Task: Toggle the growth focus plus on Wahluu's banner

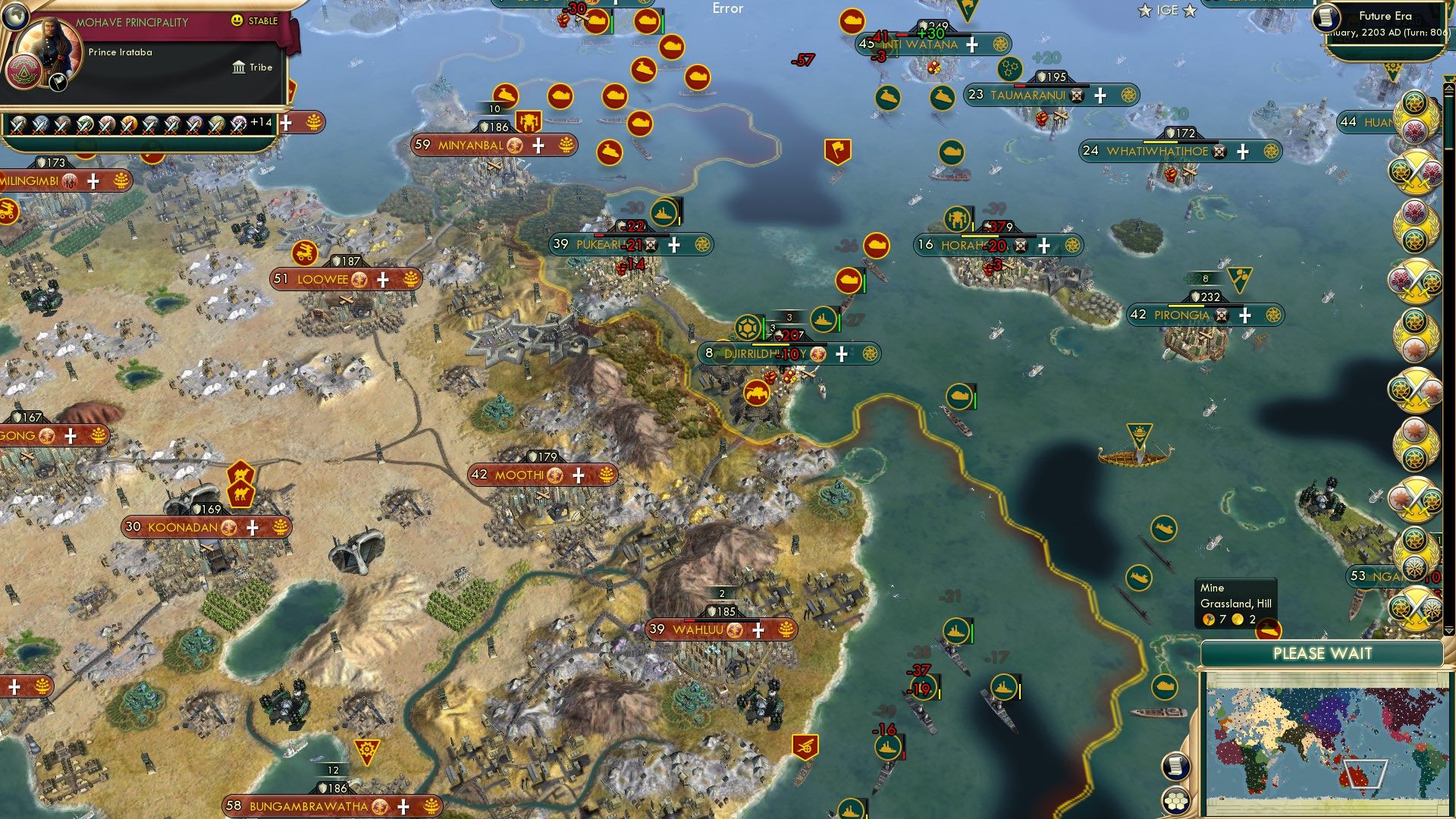Action: tap(758, 629)
